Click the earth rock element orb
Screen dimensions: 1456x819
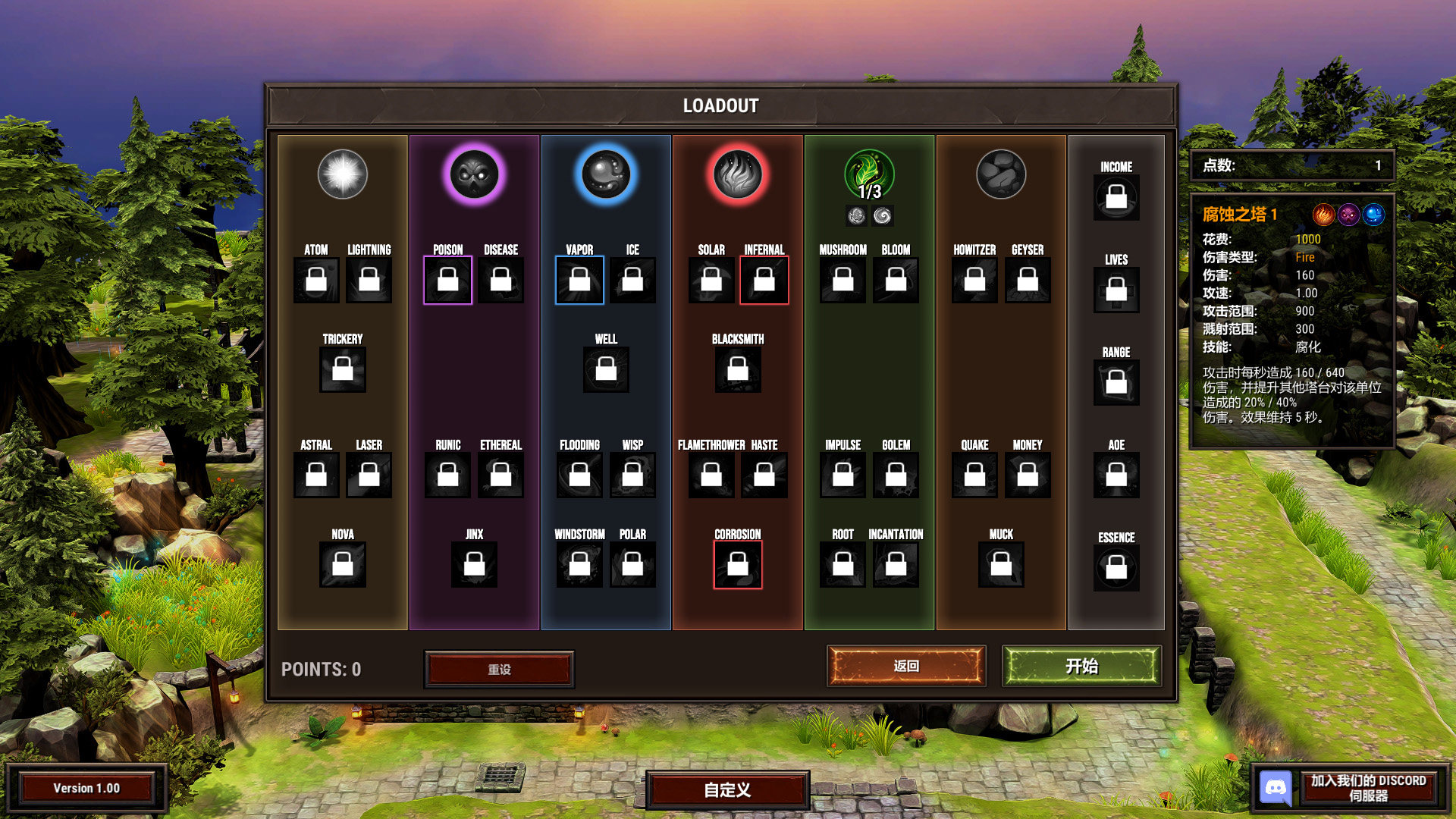pyautogui.click(x=1001, y=174)
